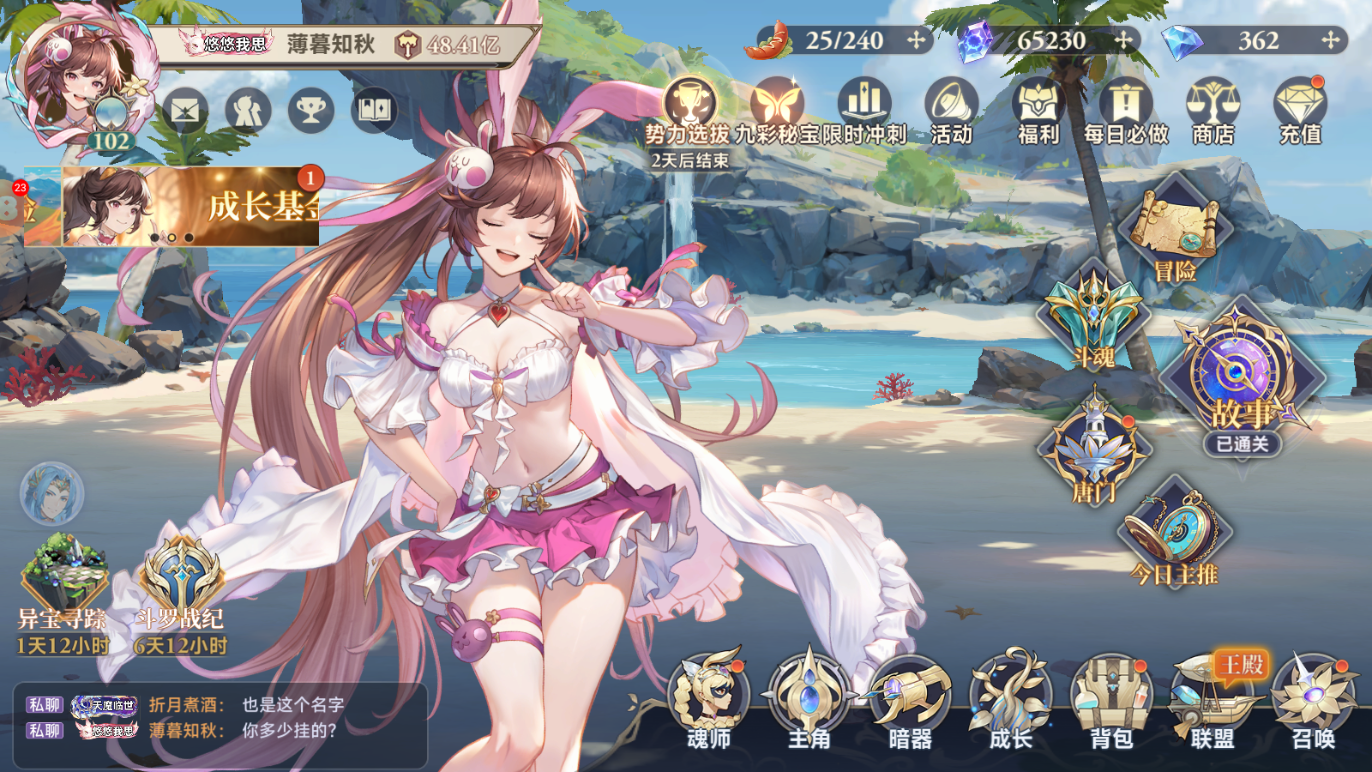
Task: Open the 福利 benefits page
Action: tap(1038, 108)
